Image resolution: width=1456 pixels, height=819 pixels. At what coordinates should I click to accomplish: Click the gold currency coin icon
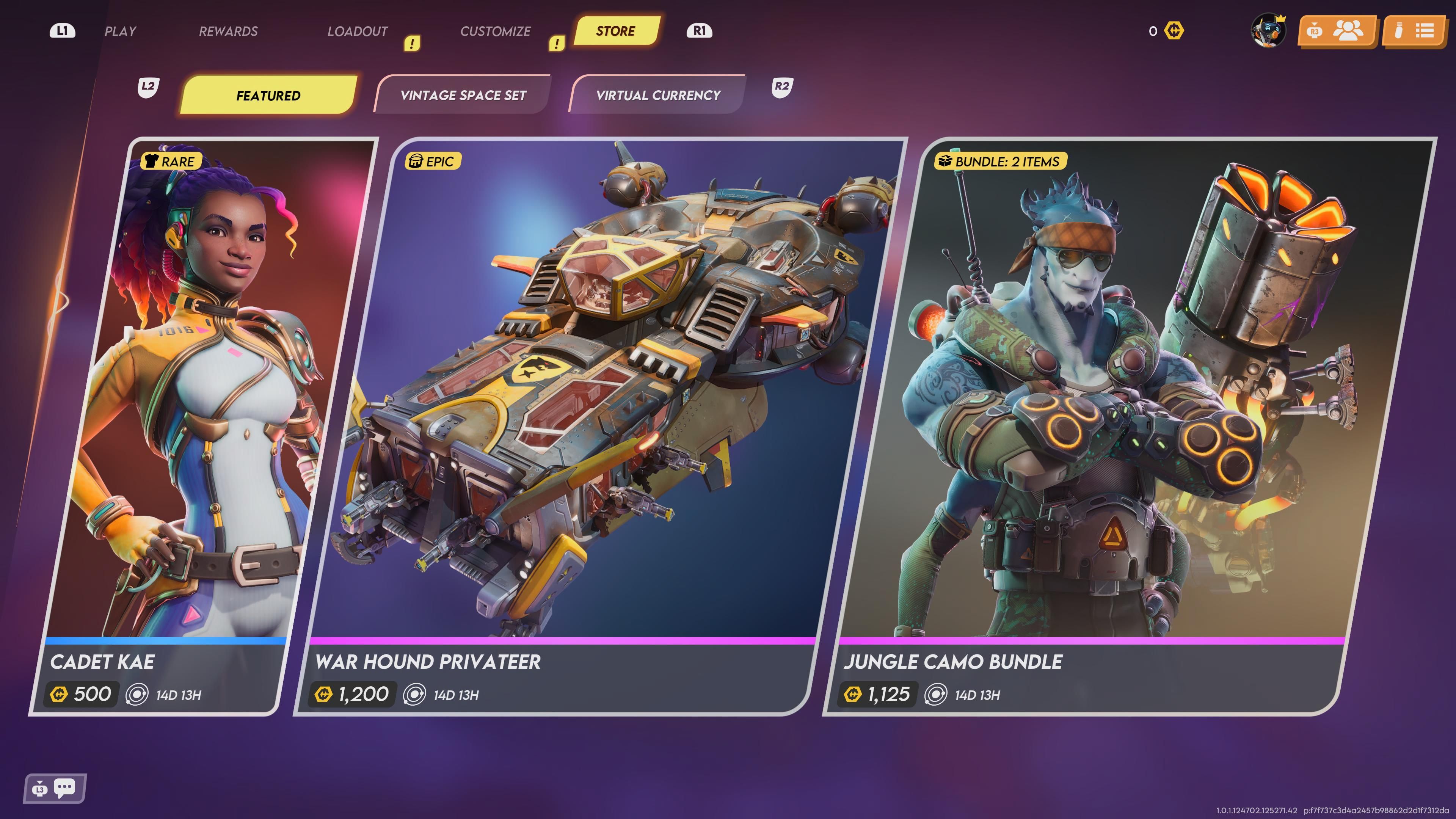point(1174,31)
